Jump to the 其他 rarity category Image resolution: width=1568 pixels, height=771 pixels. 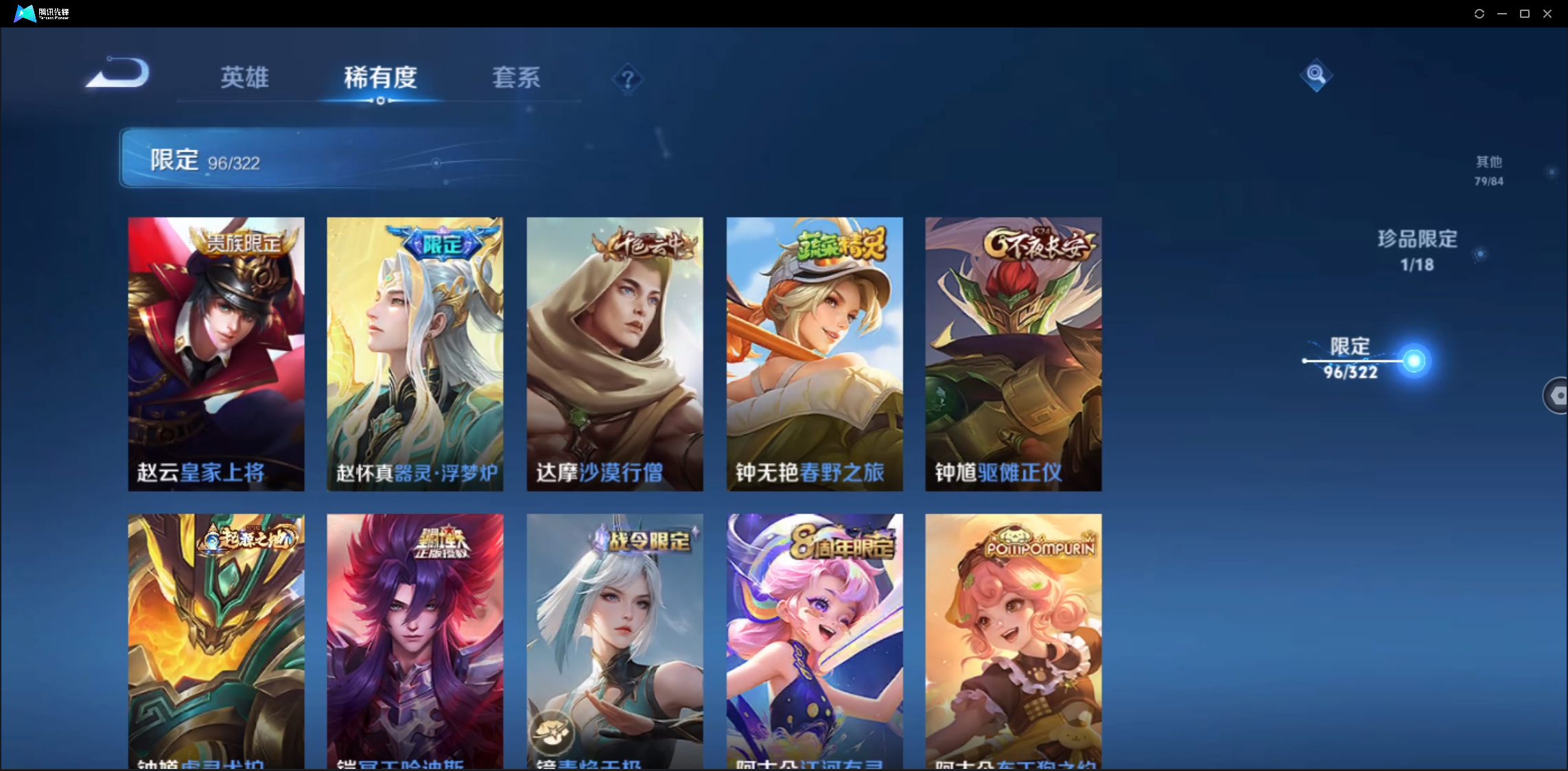click(x=1489, y=170)
